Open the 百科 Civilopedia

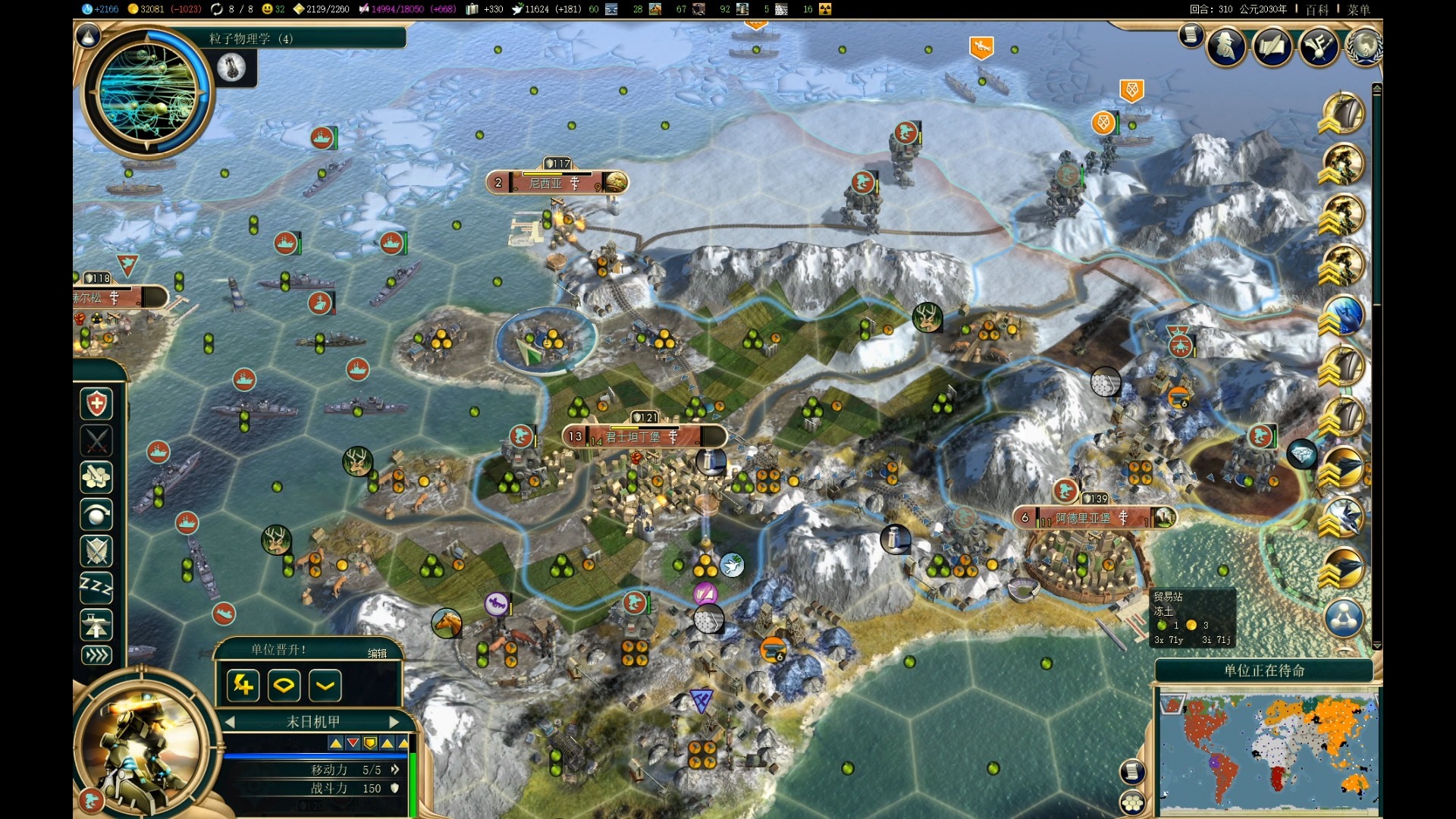pyautogui.click(x=1316, y=10)
